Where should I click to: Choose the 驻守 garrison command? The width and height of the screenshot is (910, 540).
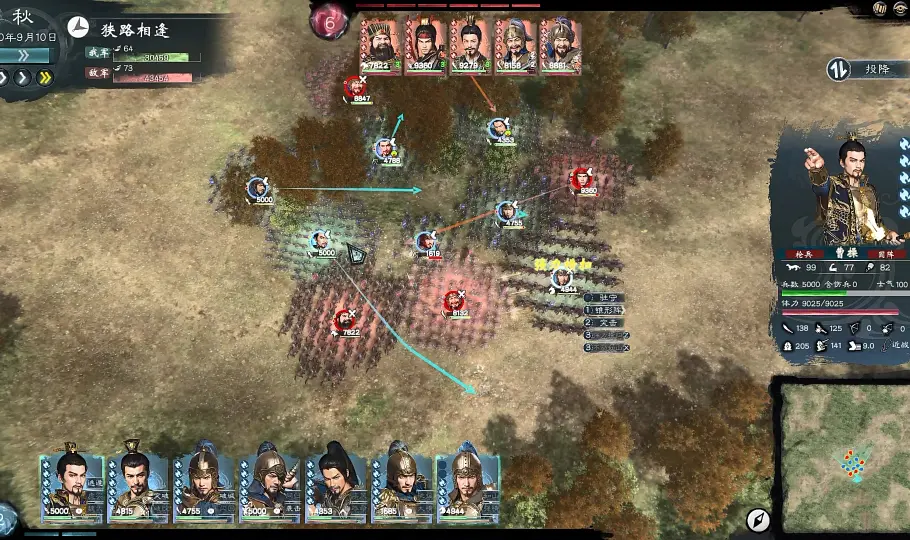609,297
